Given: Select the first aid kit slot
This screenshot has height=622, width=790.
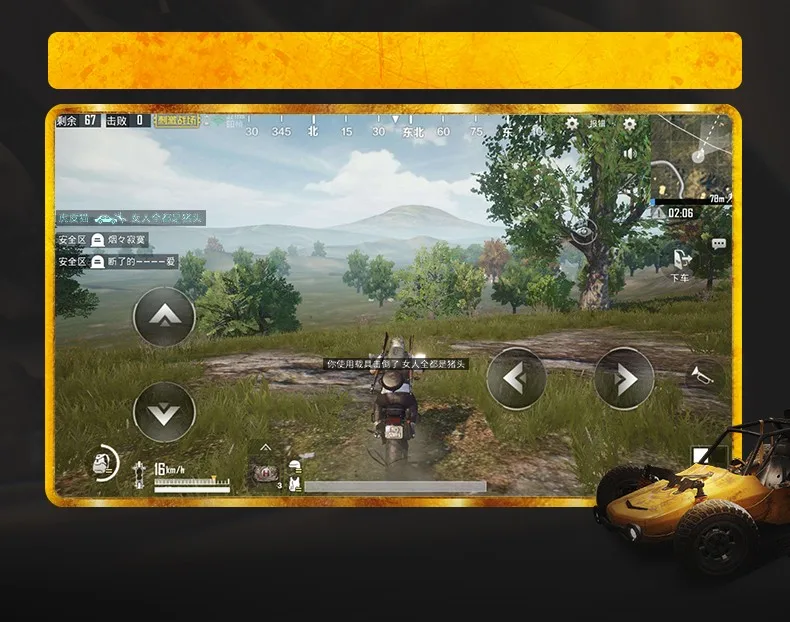Looking at the screenshot, I should pyautogui.click(x=266, y=474).
